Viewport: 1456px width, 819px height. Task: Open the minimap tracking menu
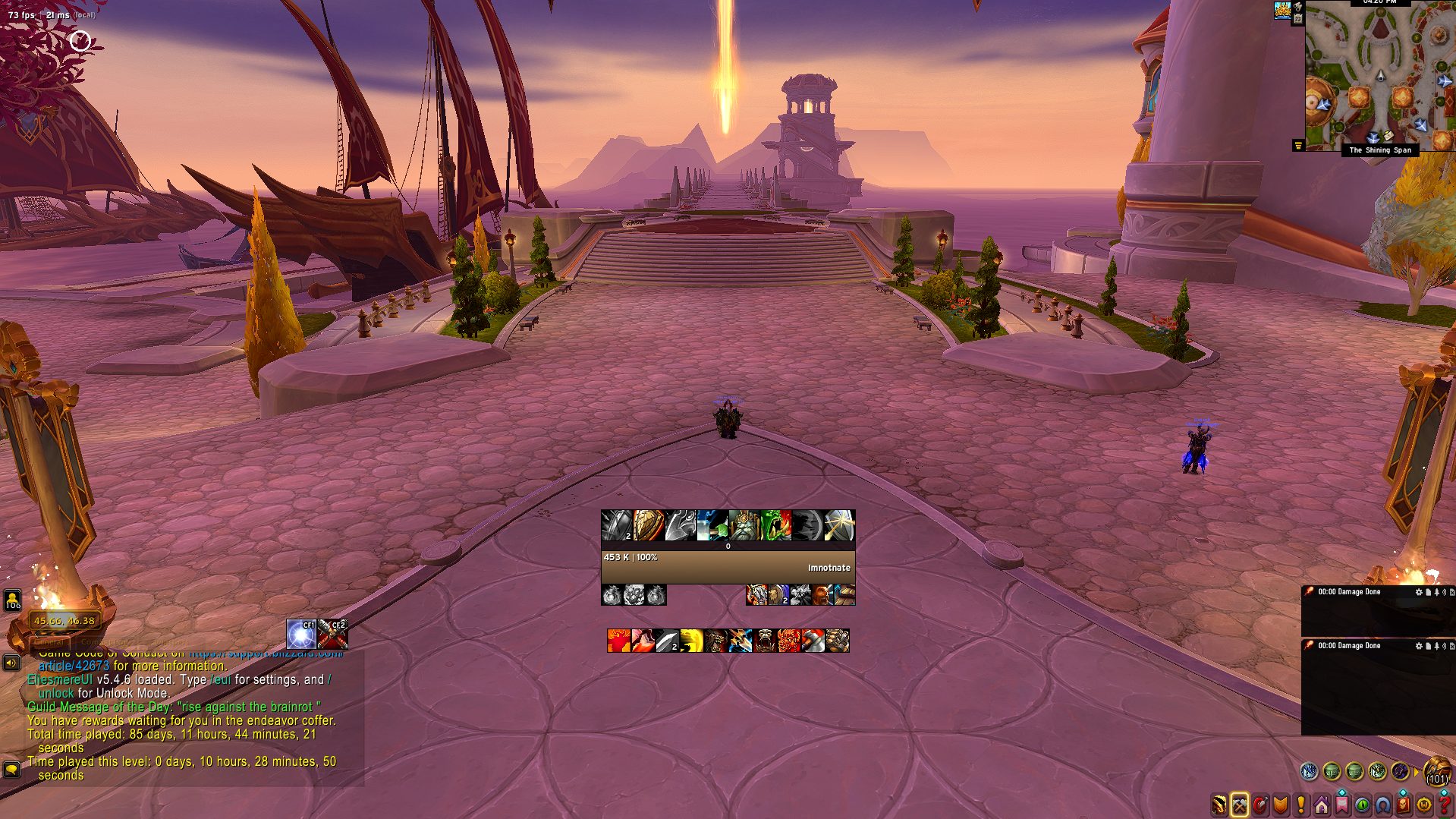[x=1297, y=8]
